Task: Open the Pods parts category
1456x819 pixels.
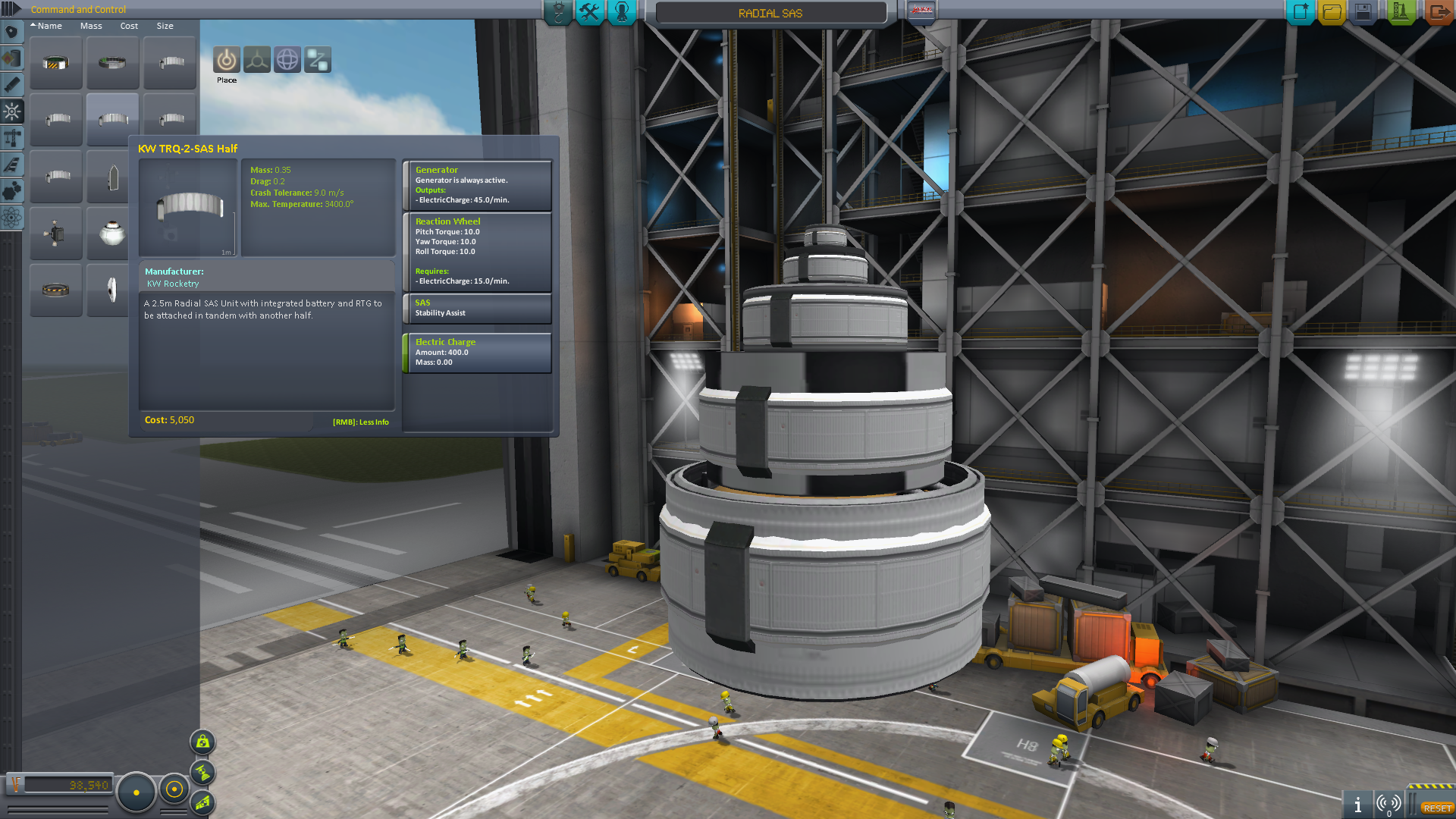Action: click(12, 32)
